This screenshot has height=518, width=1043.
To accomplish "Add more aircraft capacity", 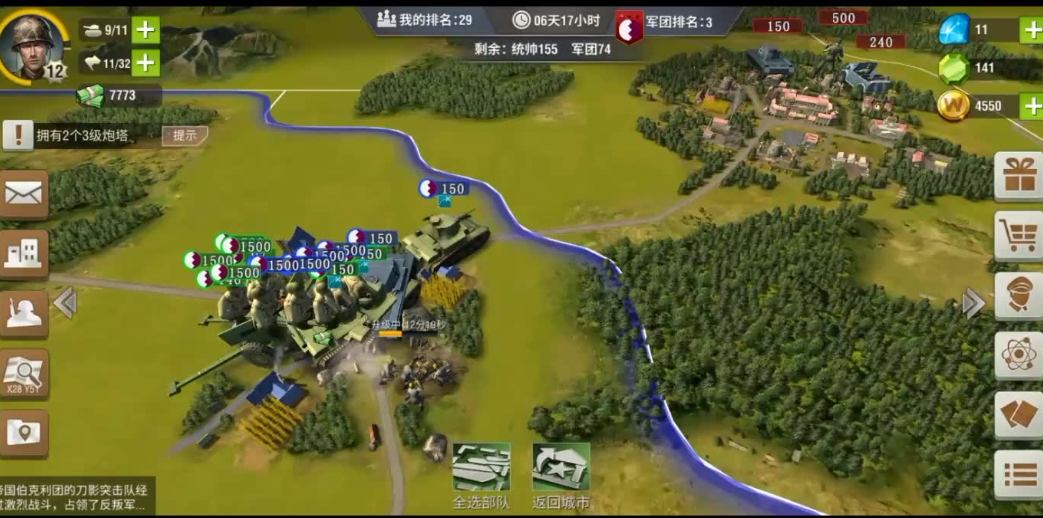I will click(x=146, y=63).
